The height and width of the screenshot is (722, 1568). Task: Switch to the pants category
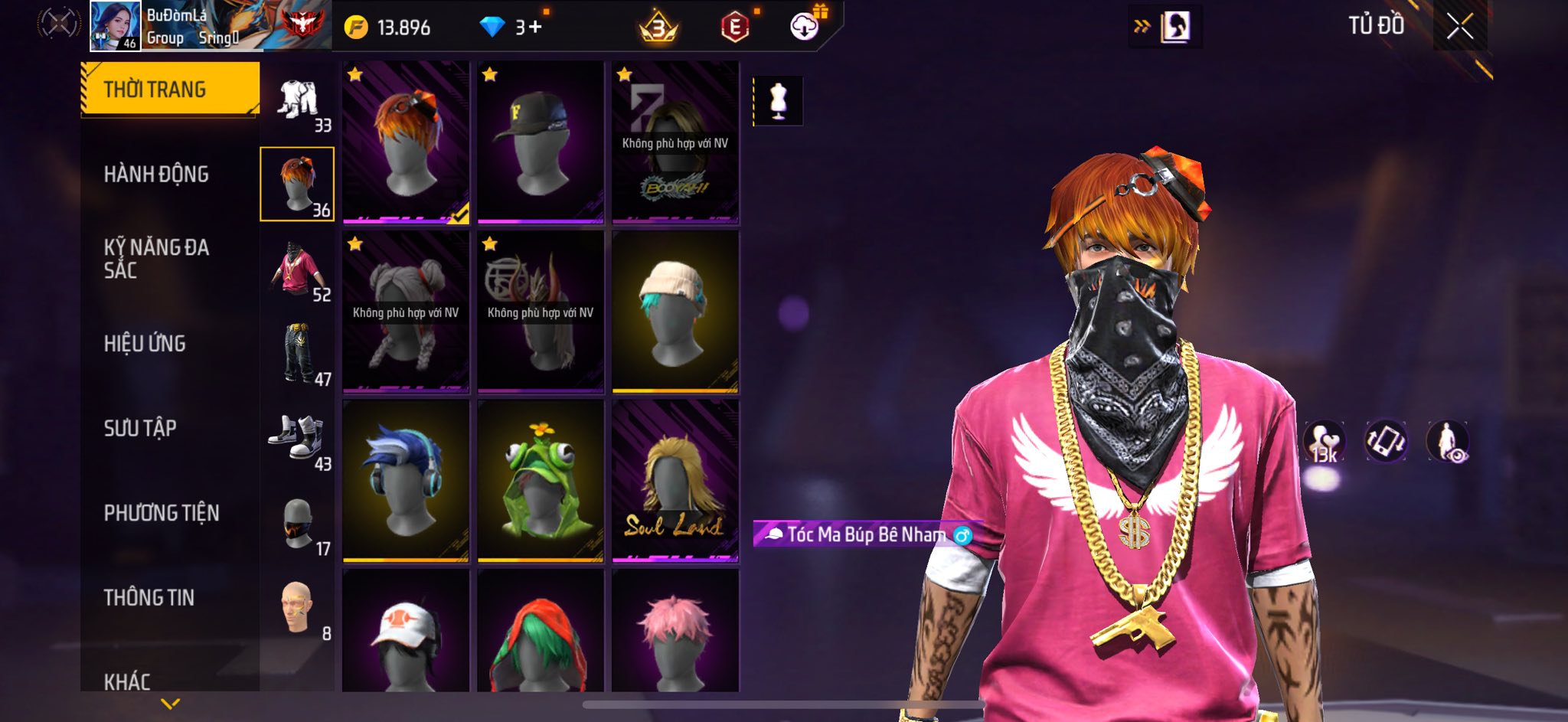298,354
